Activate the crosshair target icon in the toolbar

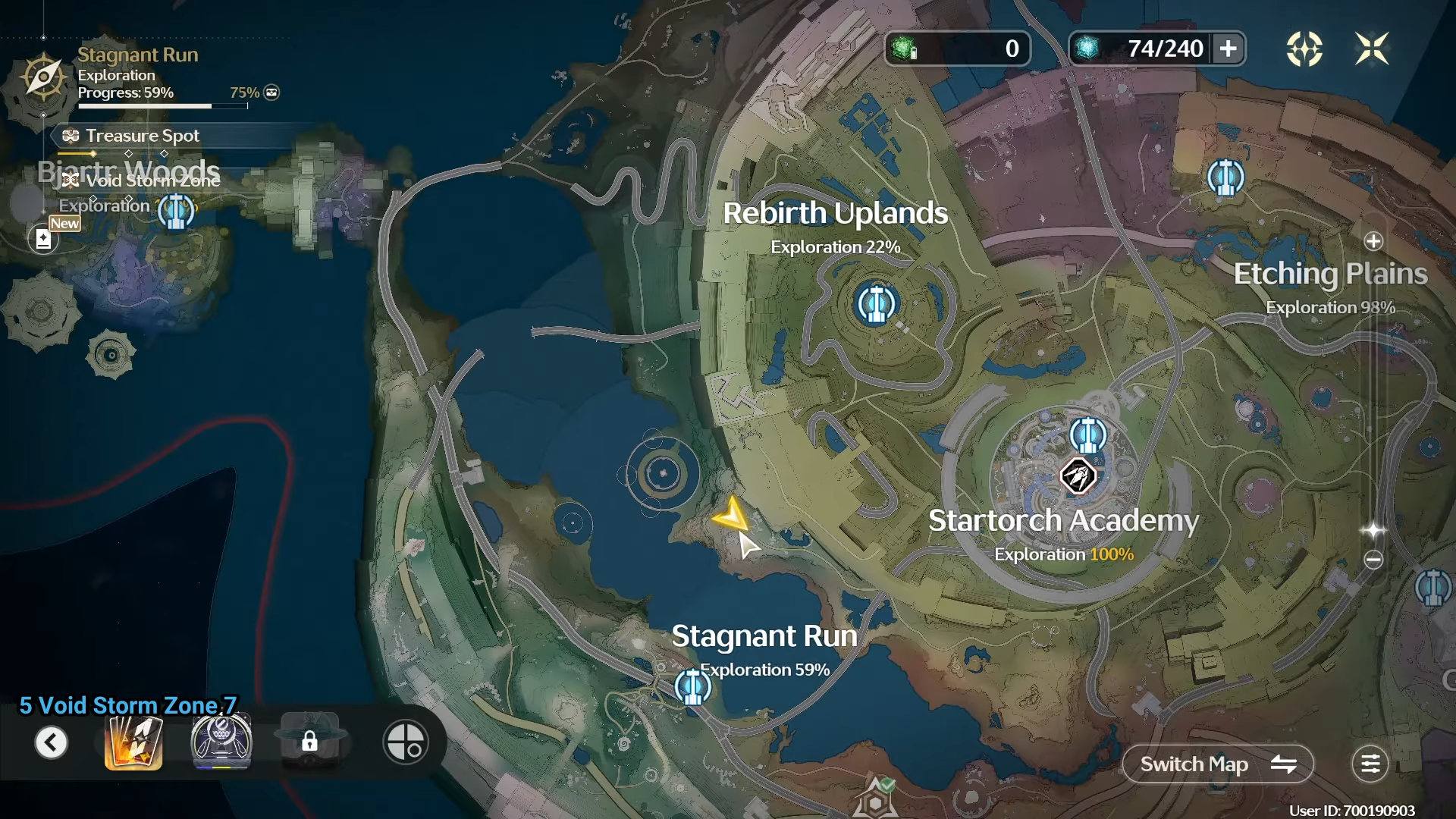405,742
